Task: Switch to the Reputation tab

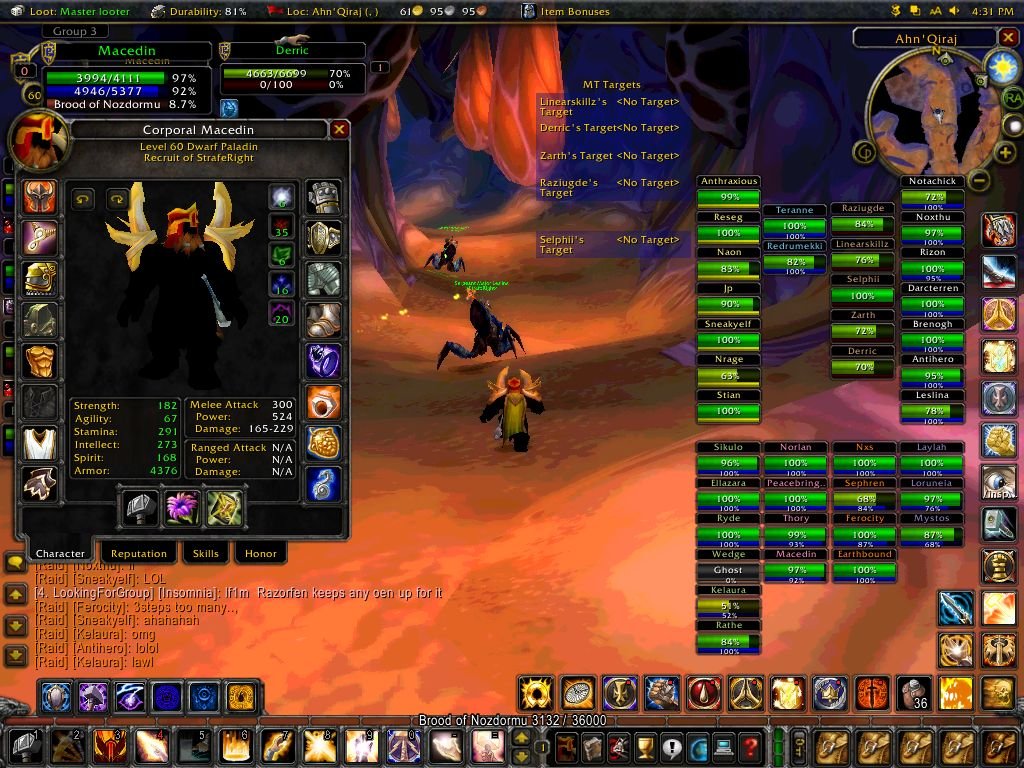Action: click(138, 553)
